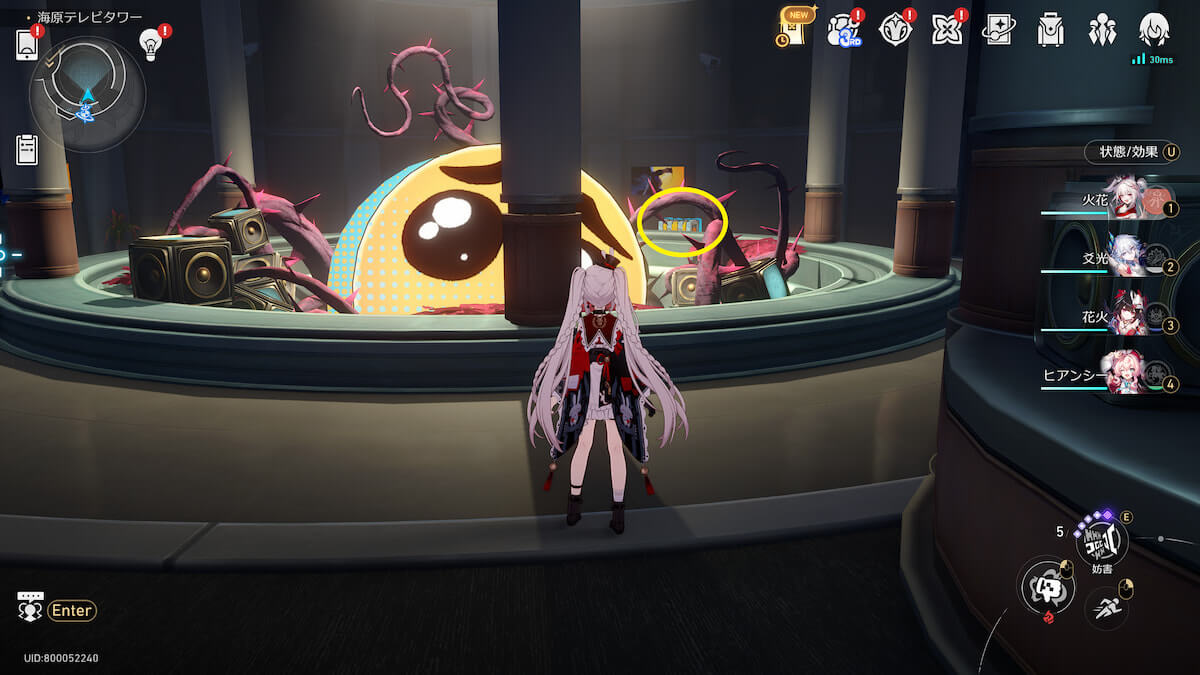Open the Warp card icon
Viewport: 1200px width, 675px height.
(x=998, y=30)
